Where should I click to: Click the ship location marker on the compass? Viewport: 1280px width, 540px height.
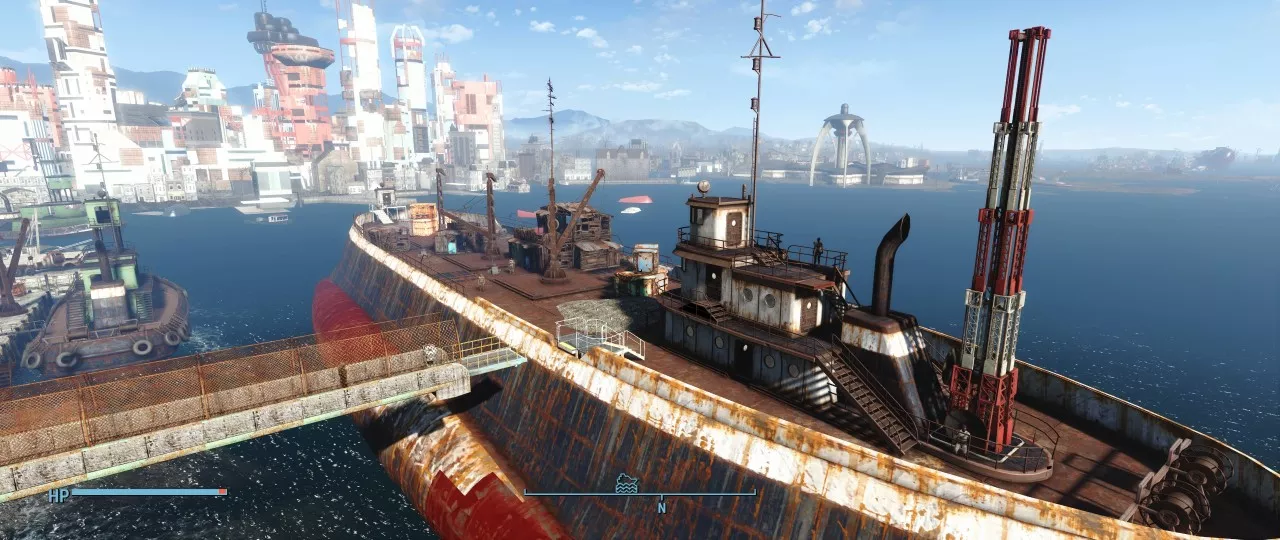pos(627,483)
